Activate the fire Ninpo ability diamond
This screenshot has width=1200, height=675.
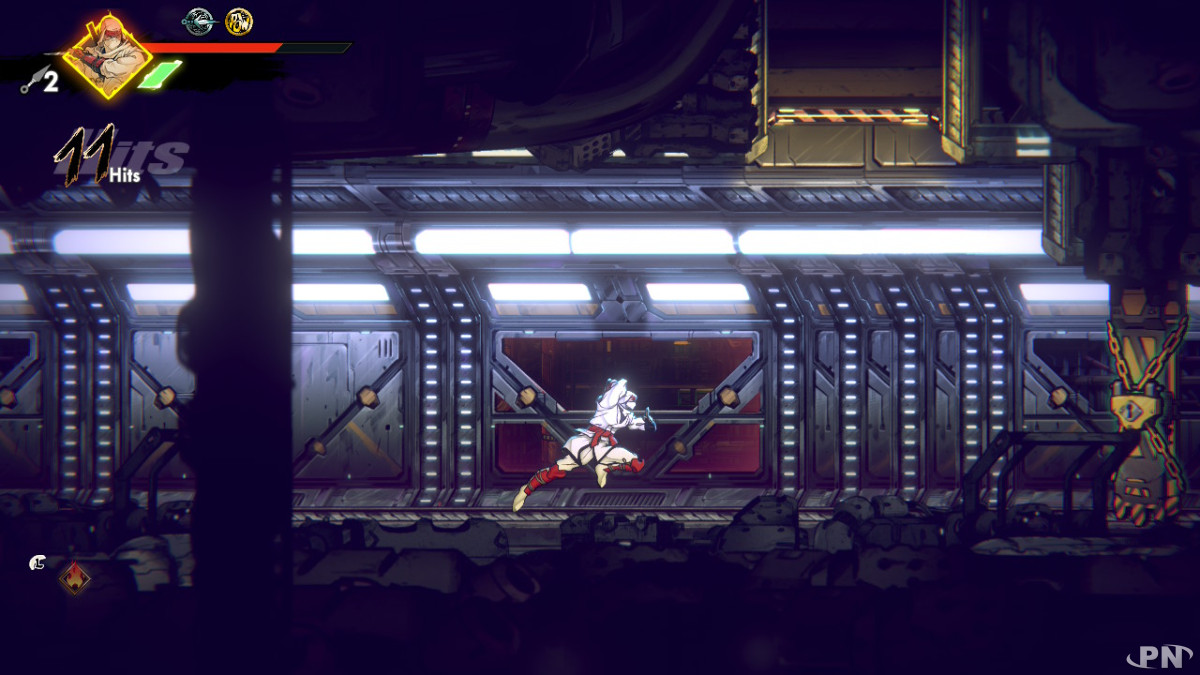coord(75,577)
